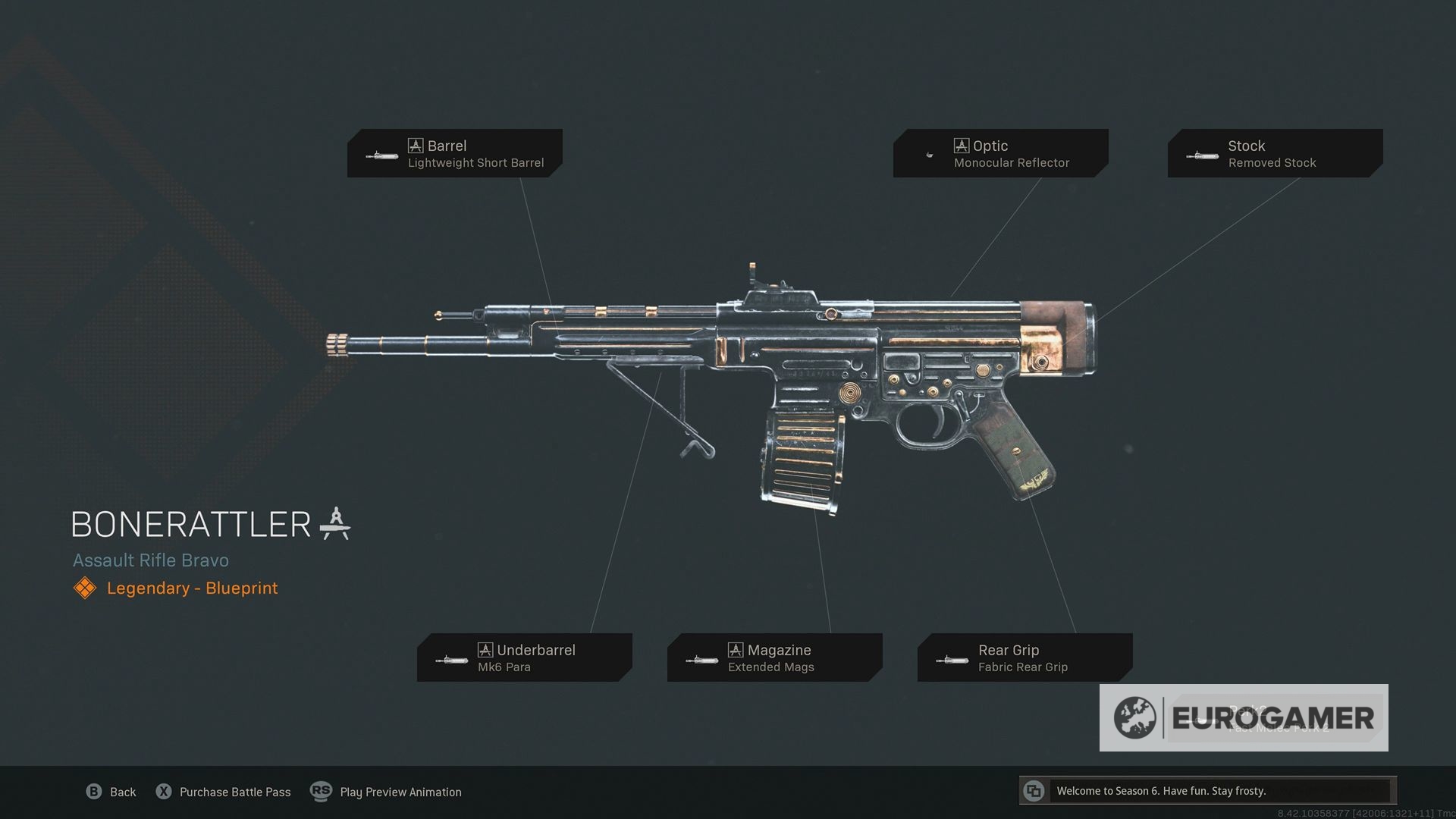Open the Optic Monocular Reflector slot
Image resolution: width=1456 pixels, height=819 pixels.
1000,153
